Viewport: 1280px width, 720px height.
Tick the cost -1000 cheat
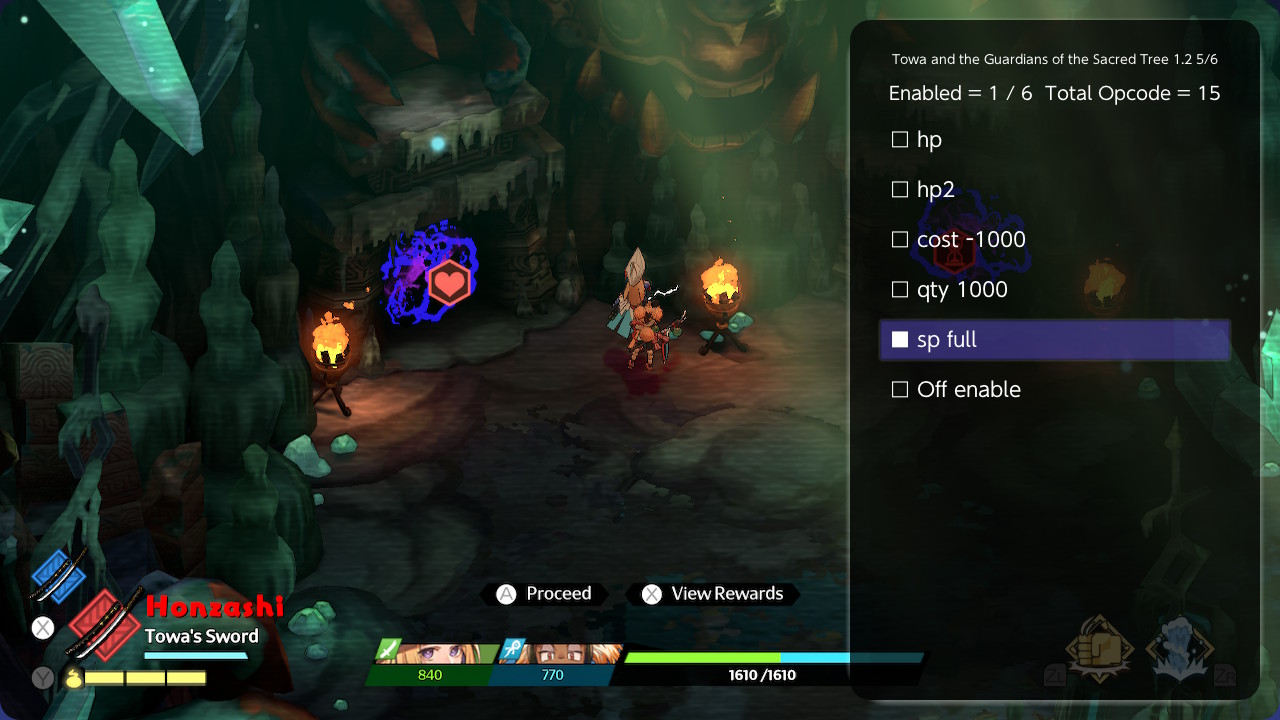point(900,240)
